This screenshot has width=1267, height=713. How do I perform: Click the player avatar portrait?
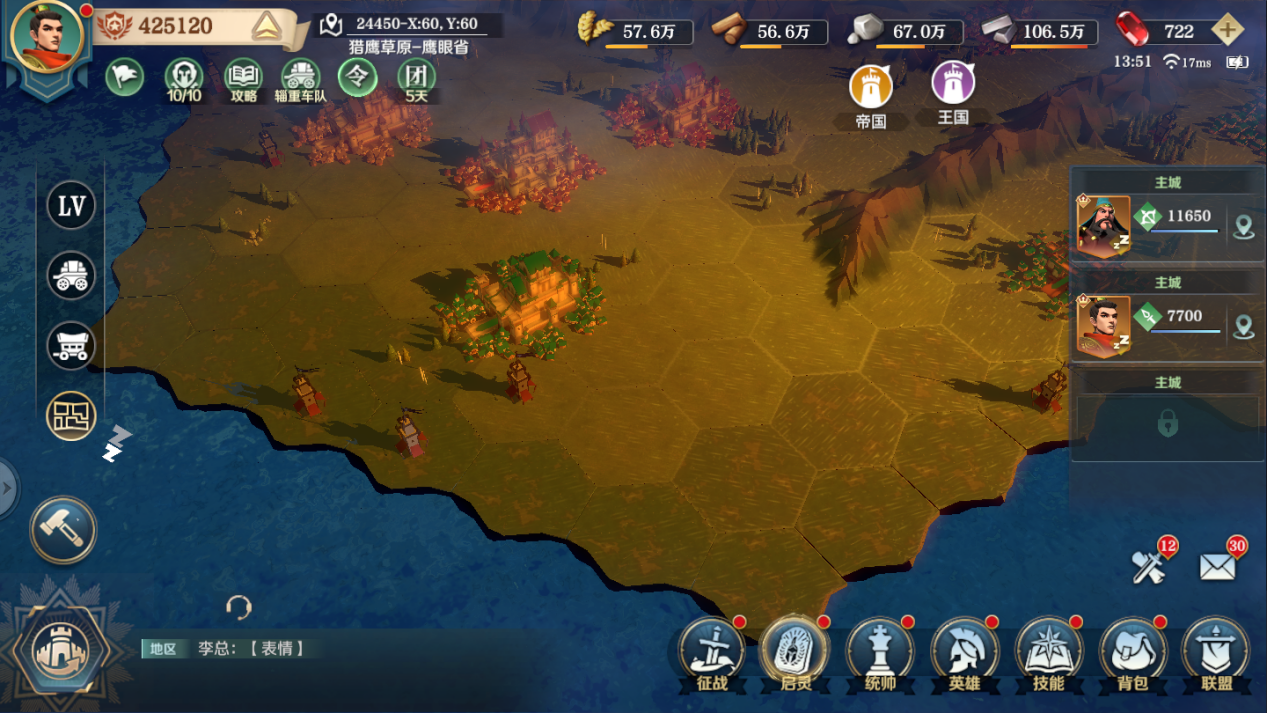click(46, 37)
